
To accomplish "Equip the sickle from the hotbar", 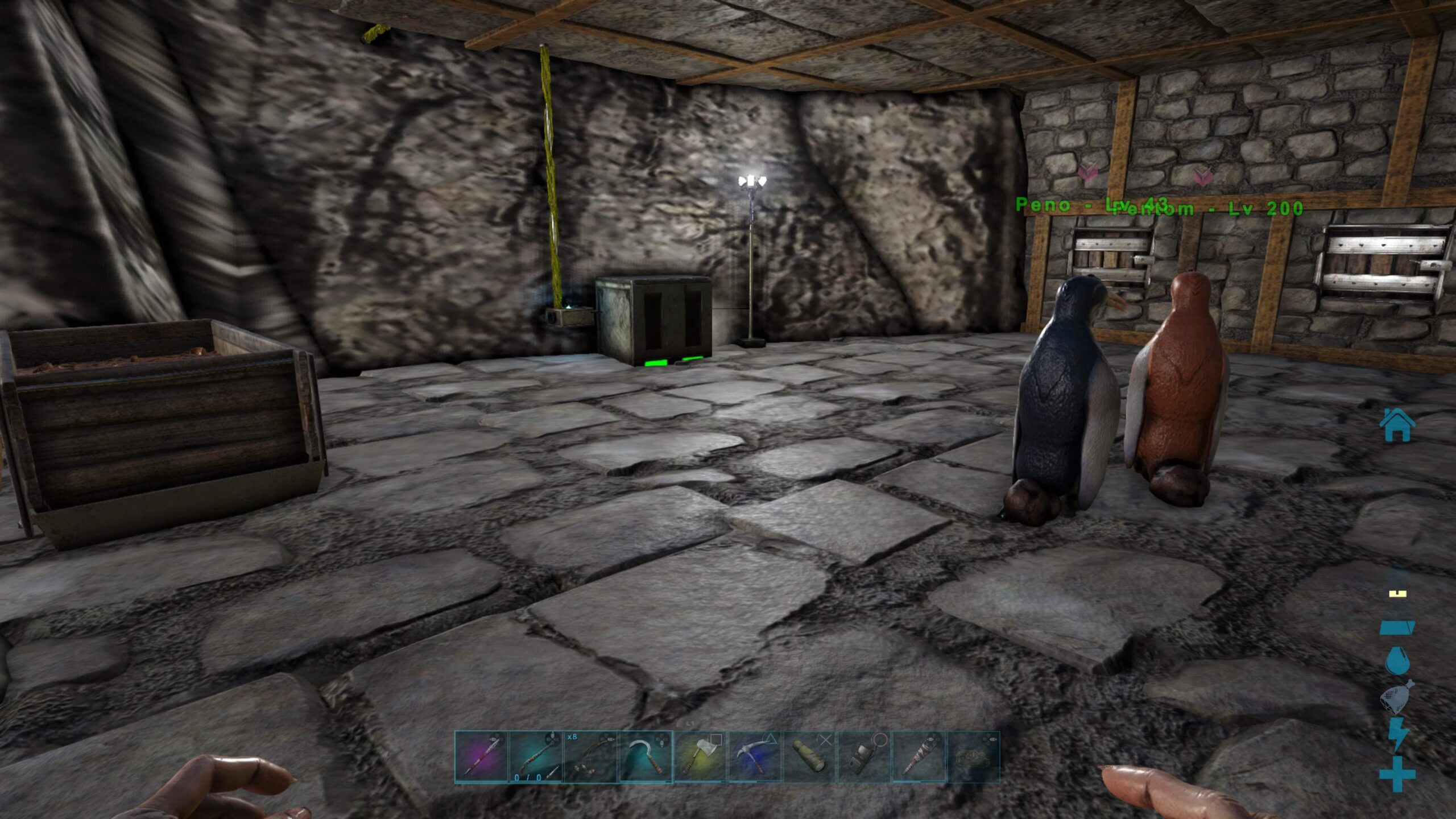I will coord(645,757).
